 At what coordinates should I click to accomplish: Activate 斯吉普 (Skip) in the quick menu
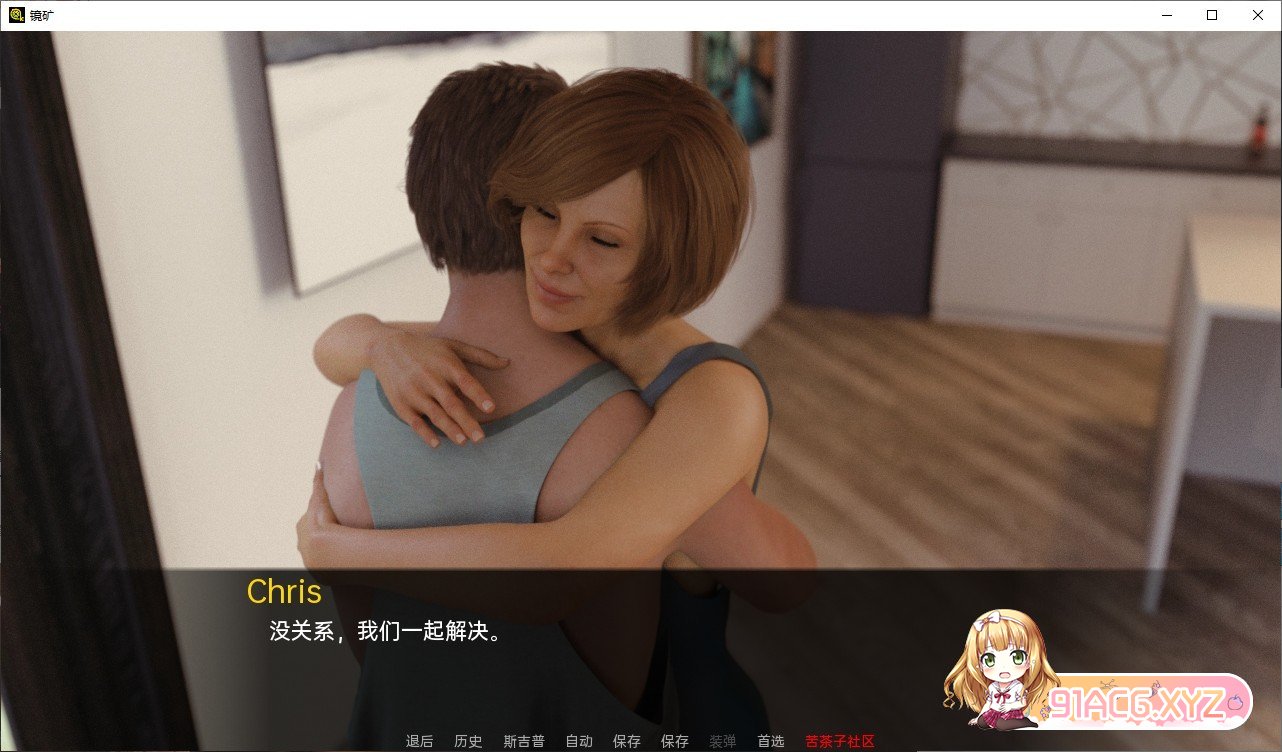coord(524,741)
